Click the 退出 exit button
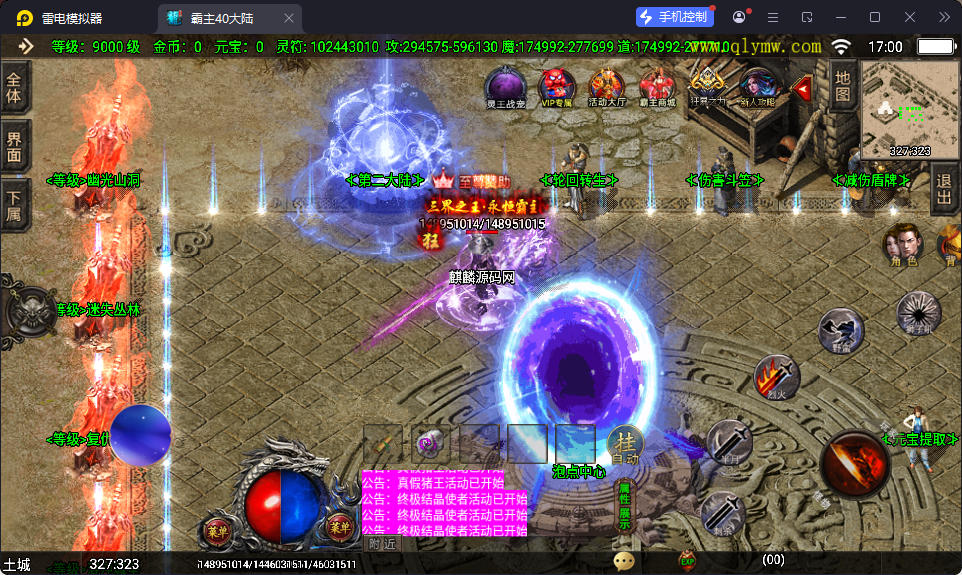962x575 pixels. click(x=944, y=188)
